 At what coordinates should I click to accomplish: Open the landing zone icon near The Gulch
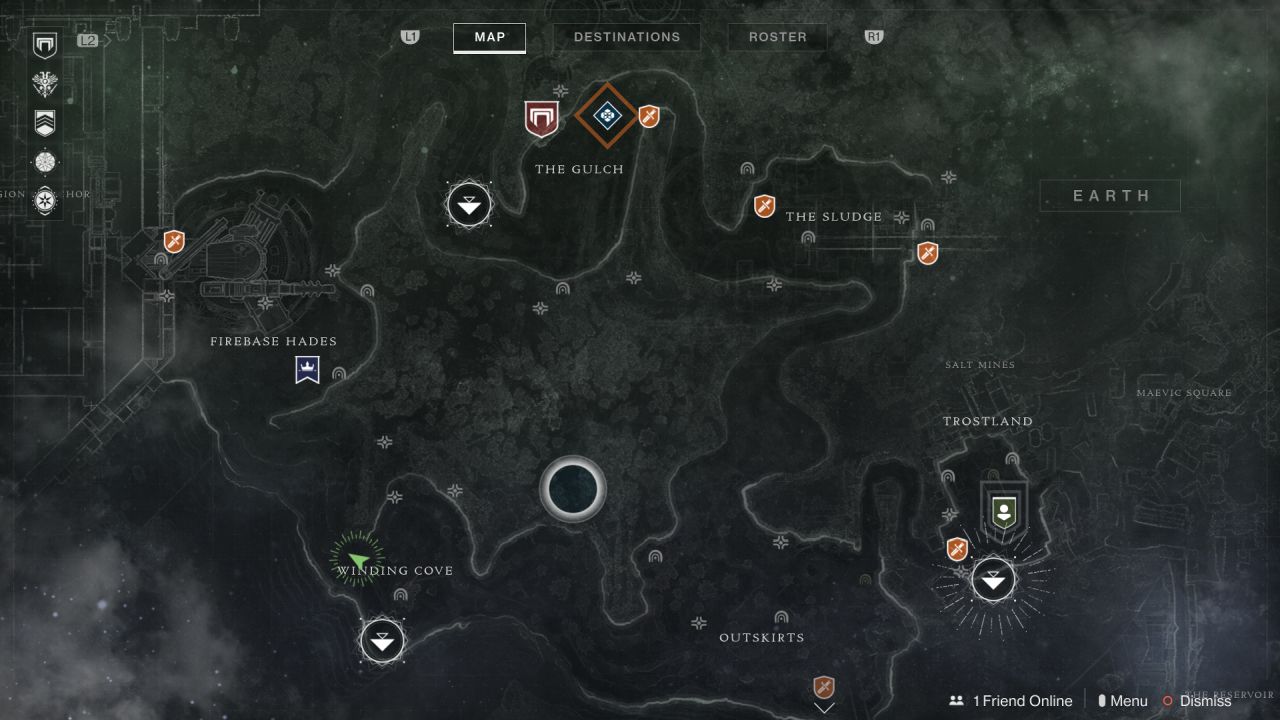point(468,204)
